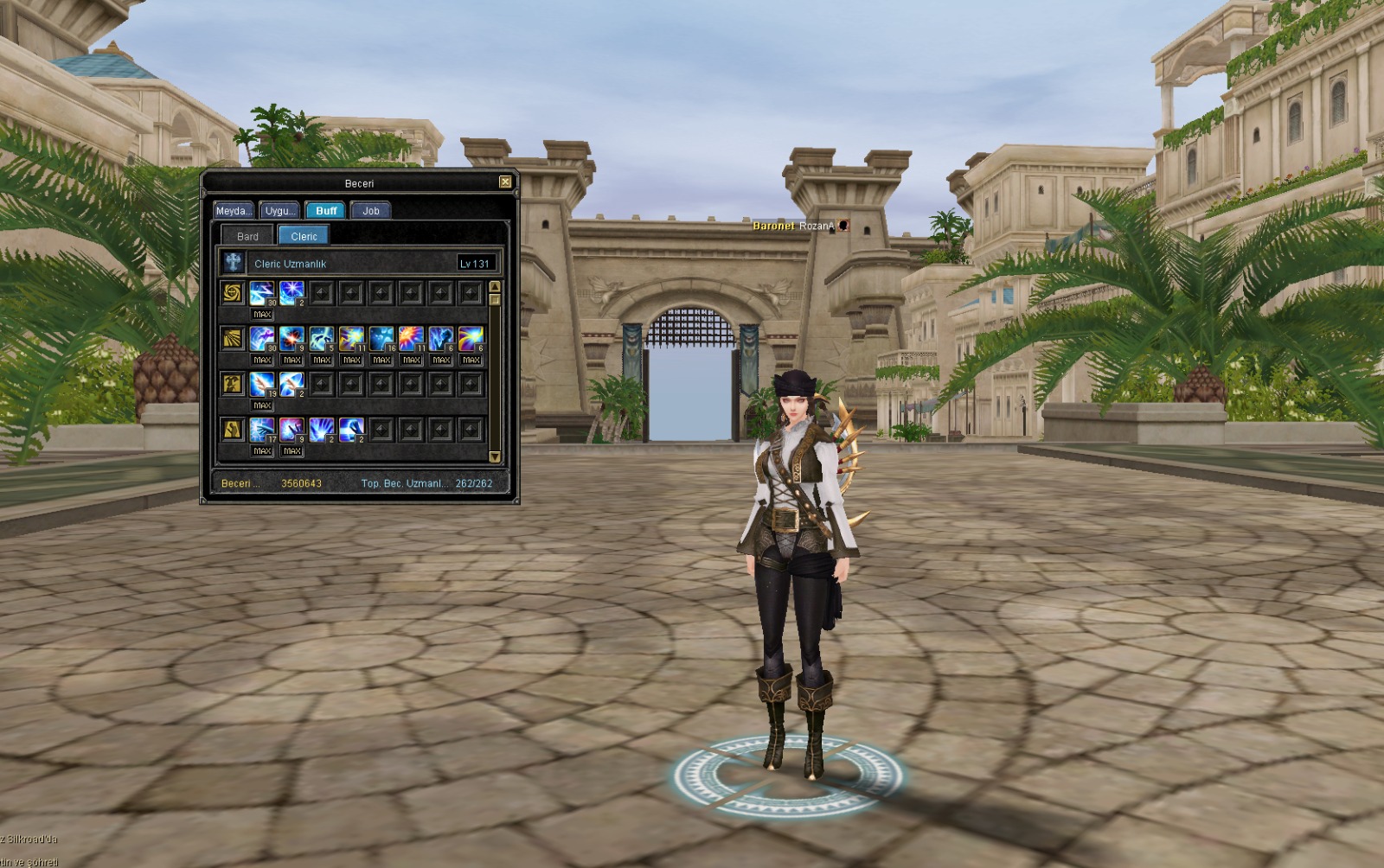The image size is (1384, 868).
Task: Switch to the Job tab
Action: [x=371, y=211]
